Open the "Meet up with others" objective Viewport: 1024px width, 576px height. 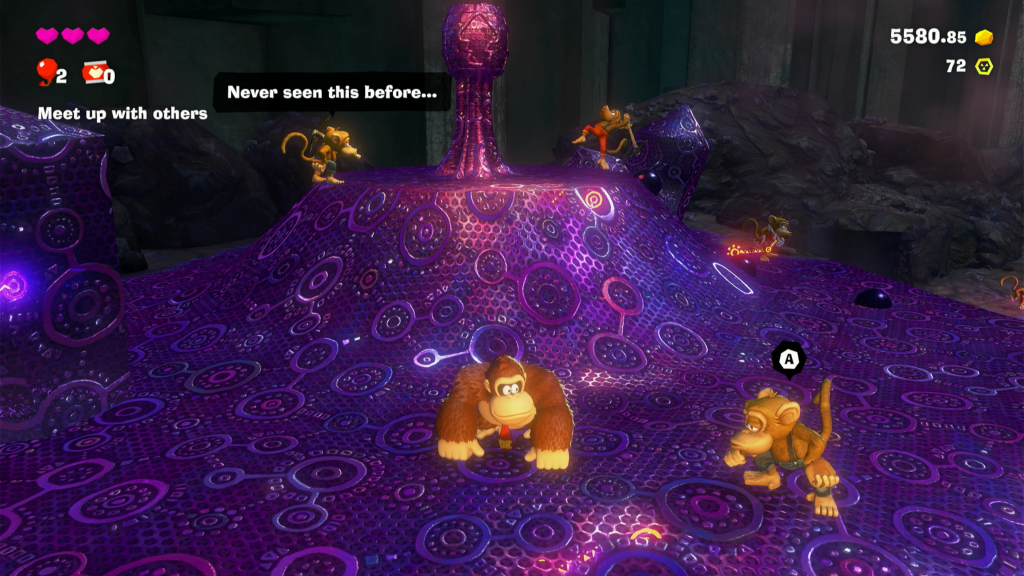pyautogui.click(x=122, y=113)
